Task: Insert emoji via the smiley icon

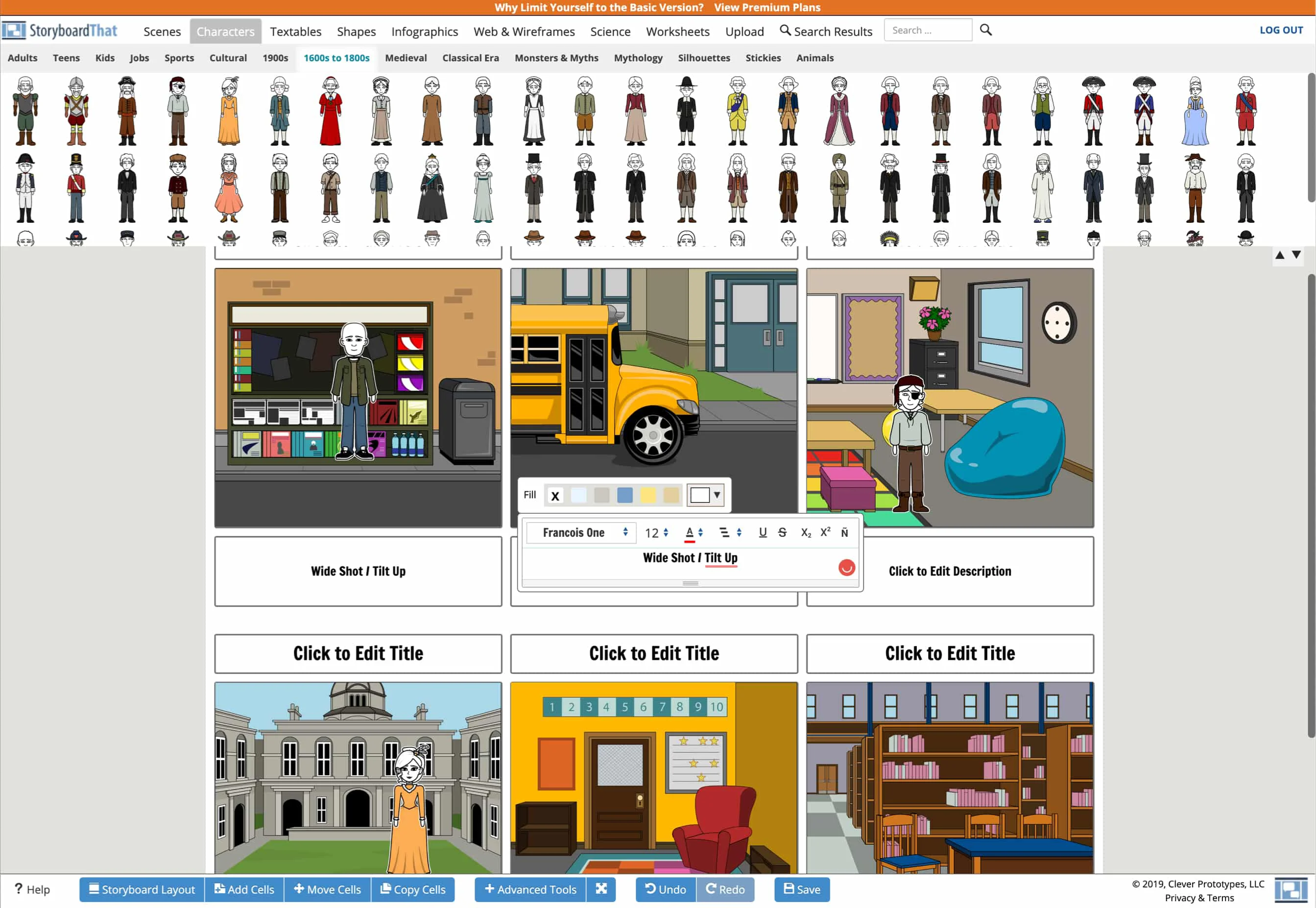Action: point(847,567)
